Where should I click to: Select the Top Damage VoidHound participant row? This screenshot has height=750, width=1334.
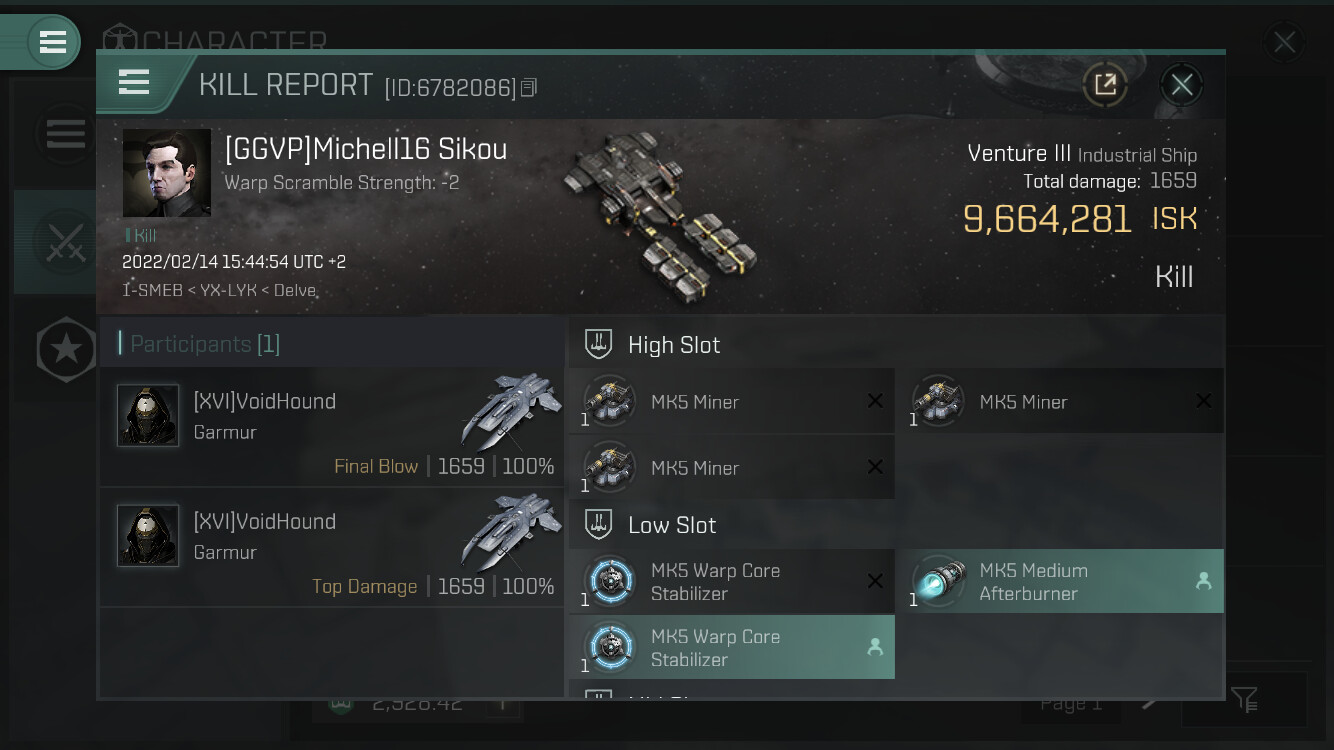[331, 548]
